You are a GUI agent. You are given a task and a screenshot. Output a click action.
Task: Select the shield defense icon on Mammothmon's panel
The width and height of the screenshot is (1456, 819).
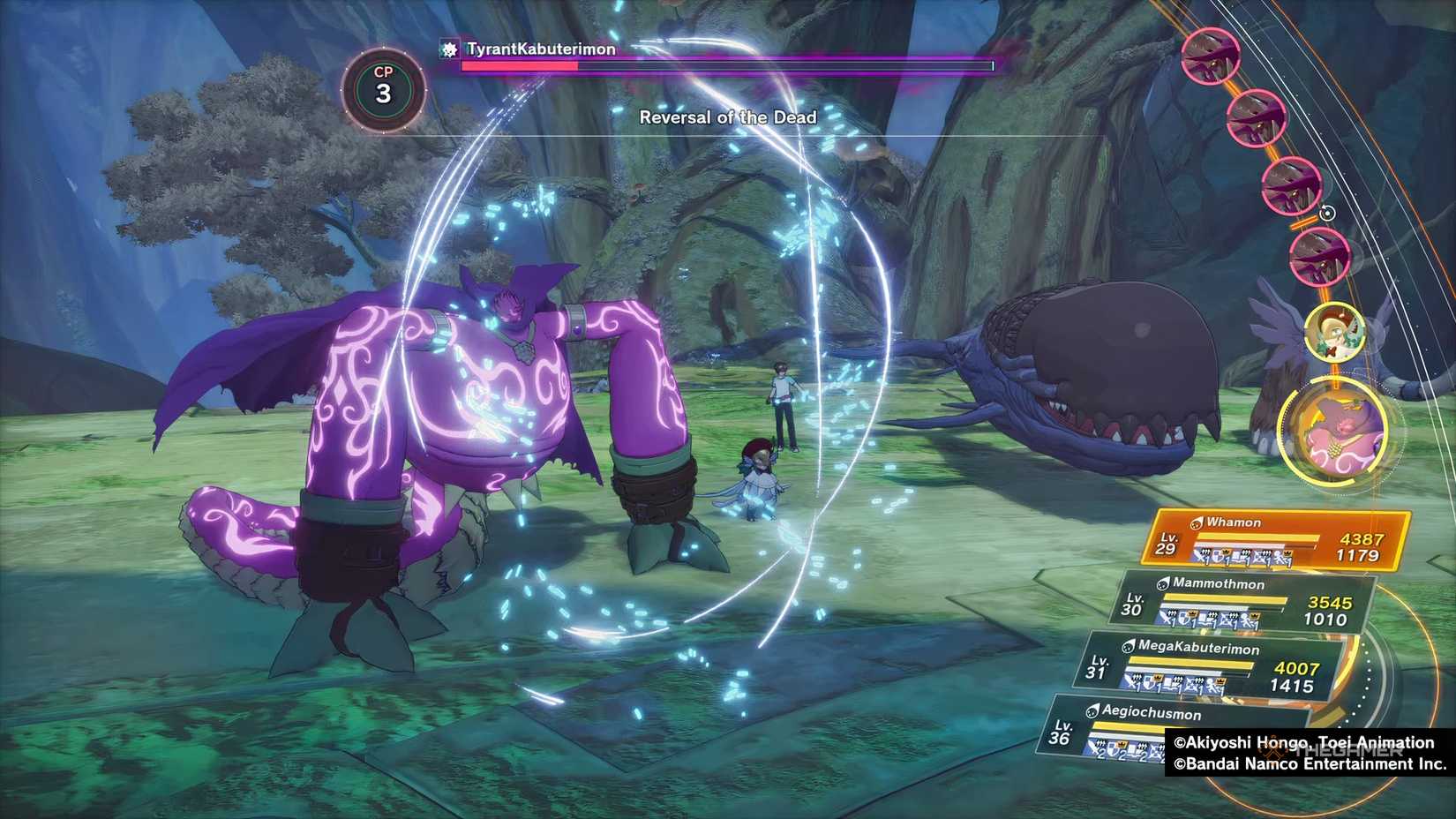[x=1186, y=617]
